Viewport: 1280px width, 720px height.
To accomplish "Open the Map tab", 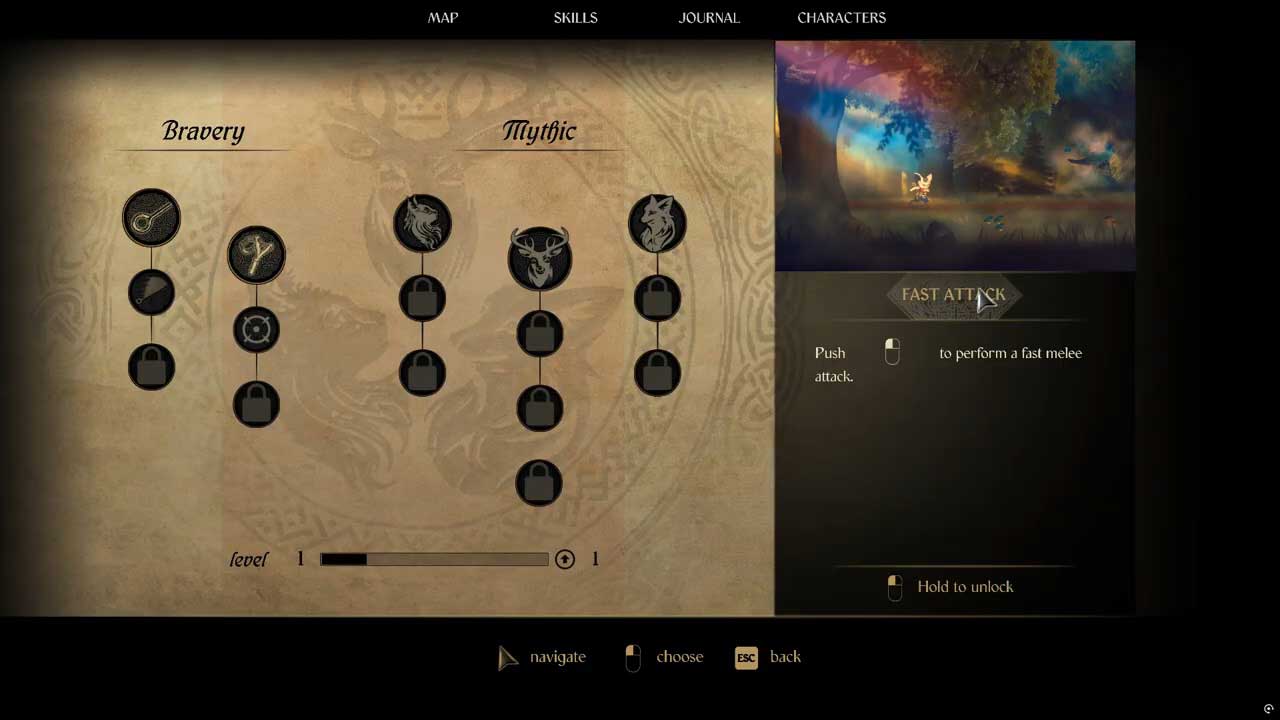I will [x=443, y=18].
